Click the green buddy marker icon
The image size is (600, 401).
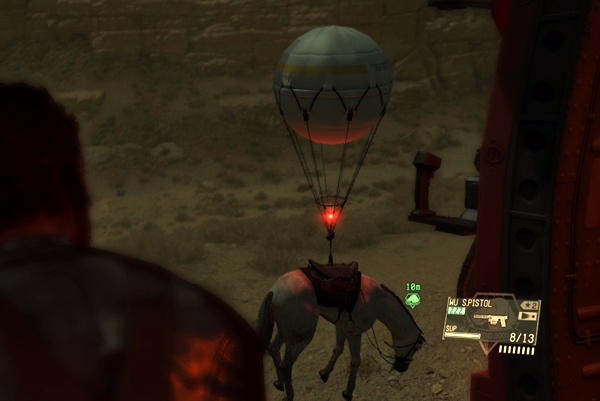tap(412, 299)
